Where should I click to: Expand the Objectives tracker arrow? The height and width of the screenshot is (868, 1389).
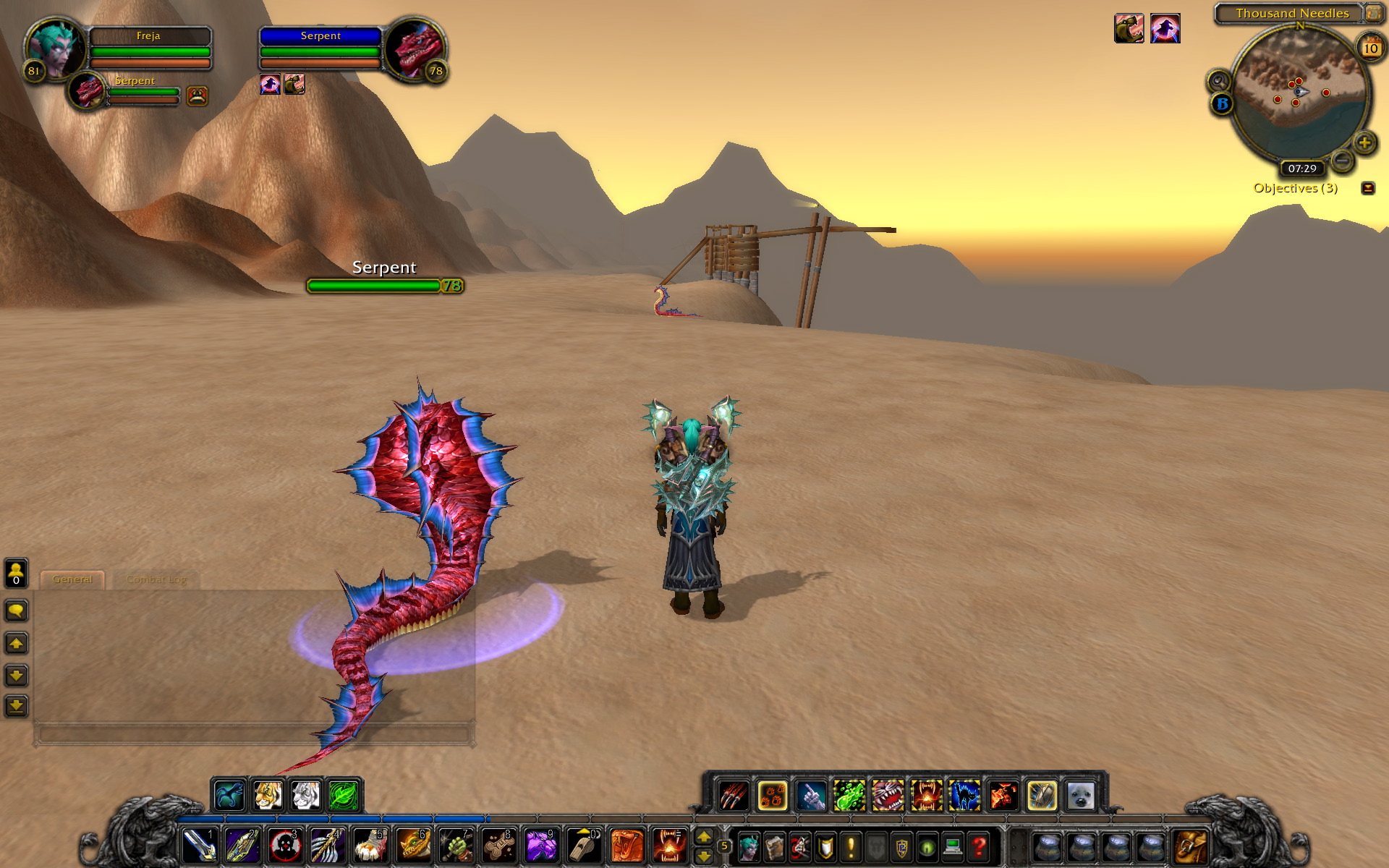pyautogui.click(x=1367, y=188)
